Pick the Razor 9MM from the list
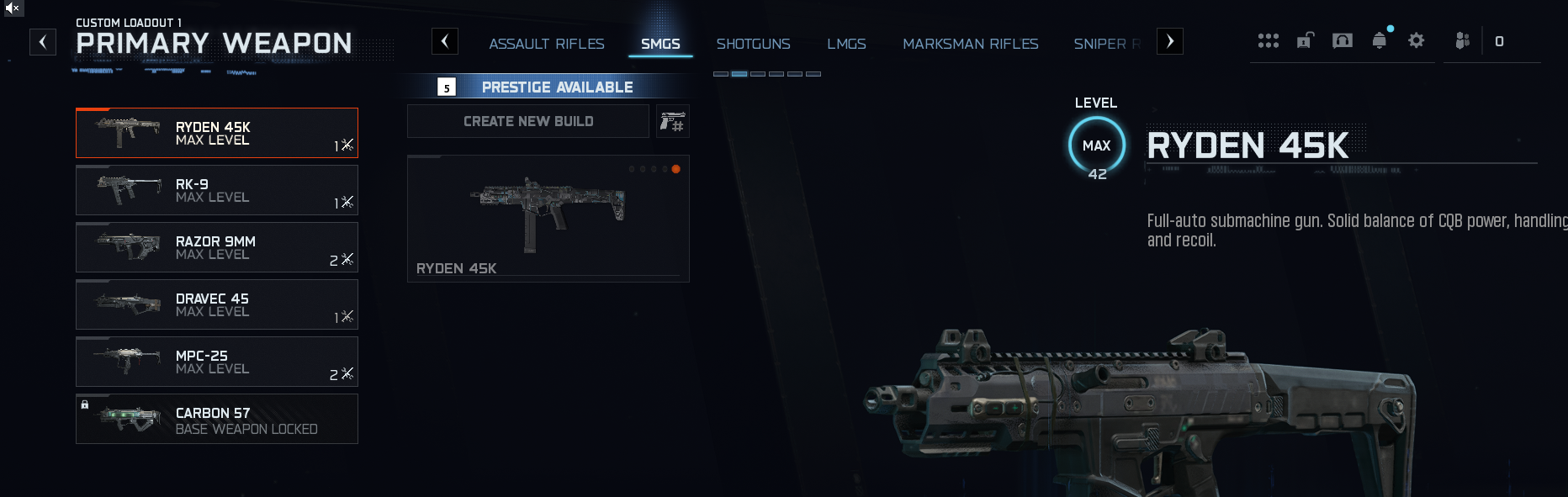1568x497 pixels. click(217, 247)
